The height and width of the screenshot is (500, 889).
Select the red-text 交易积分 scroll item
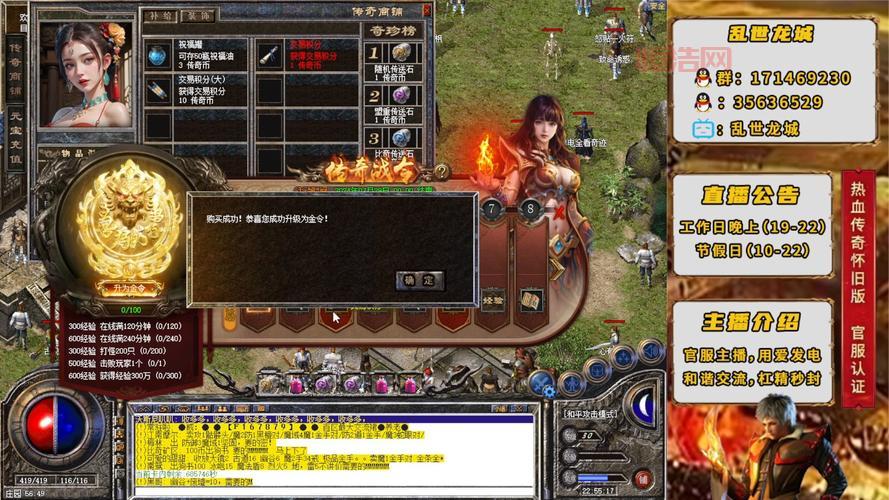click(268, 54)
